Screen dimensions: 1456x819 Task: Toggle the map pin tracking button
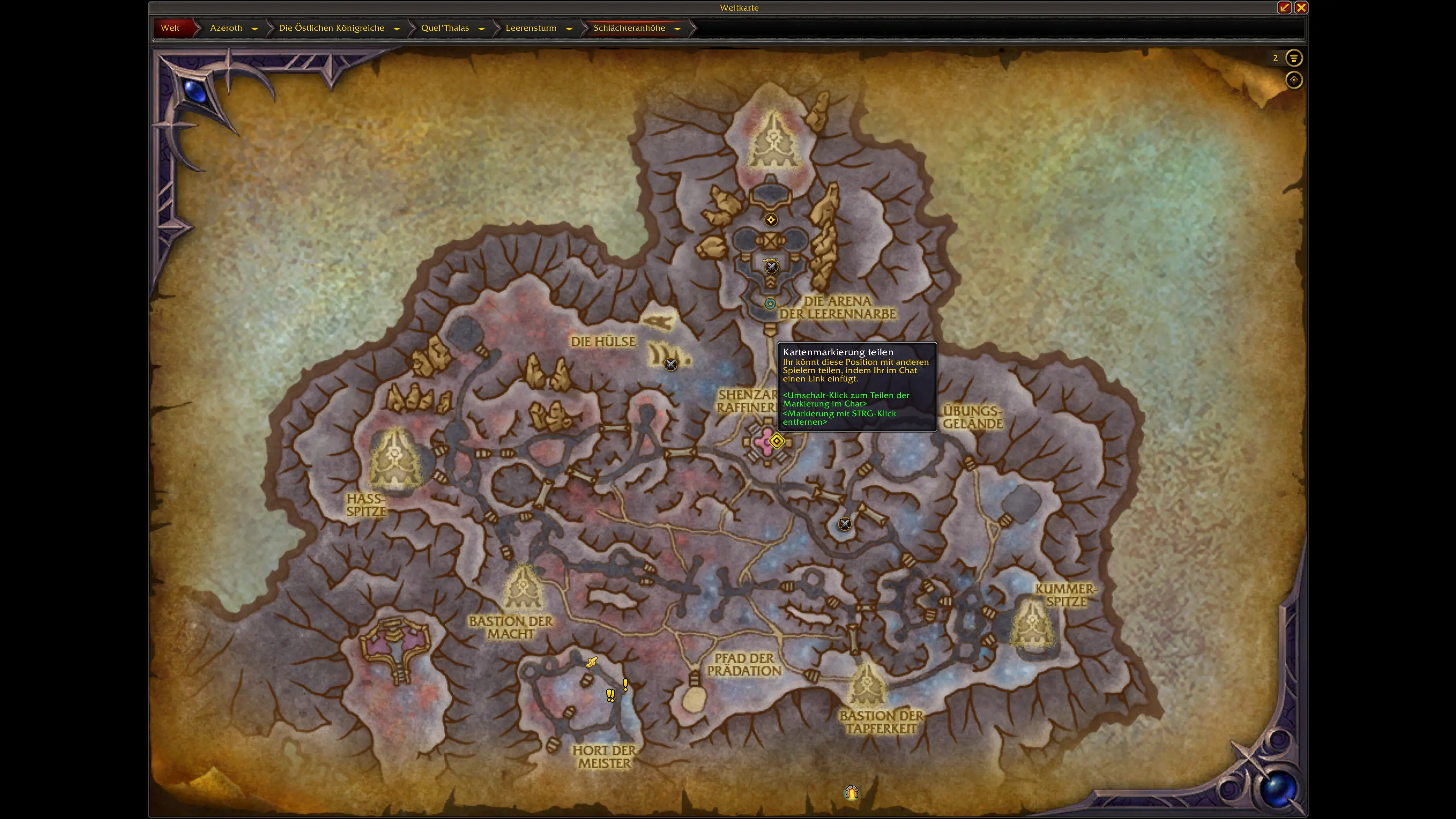[x=1293, y=80]
